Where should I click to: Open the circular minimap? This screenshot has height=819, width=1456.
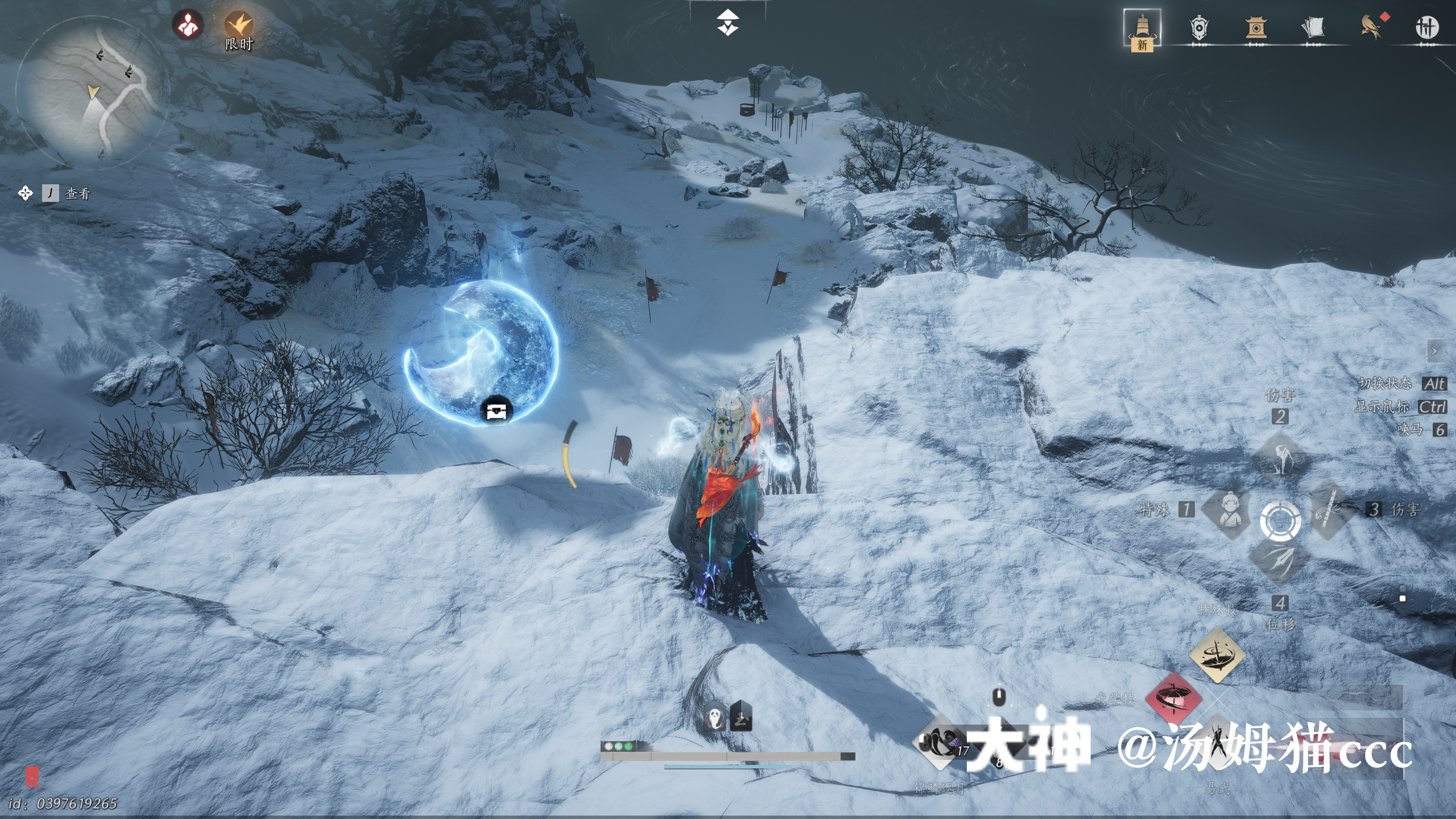point(91,91)
